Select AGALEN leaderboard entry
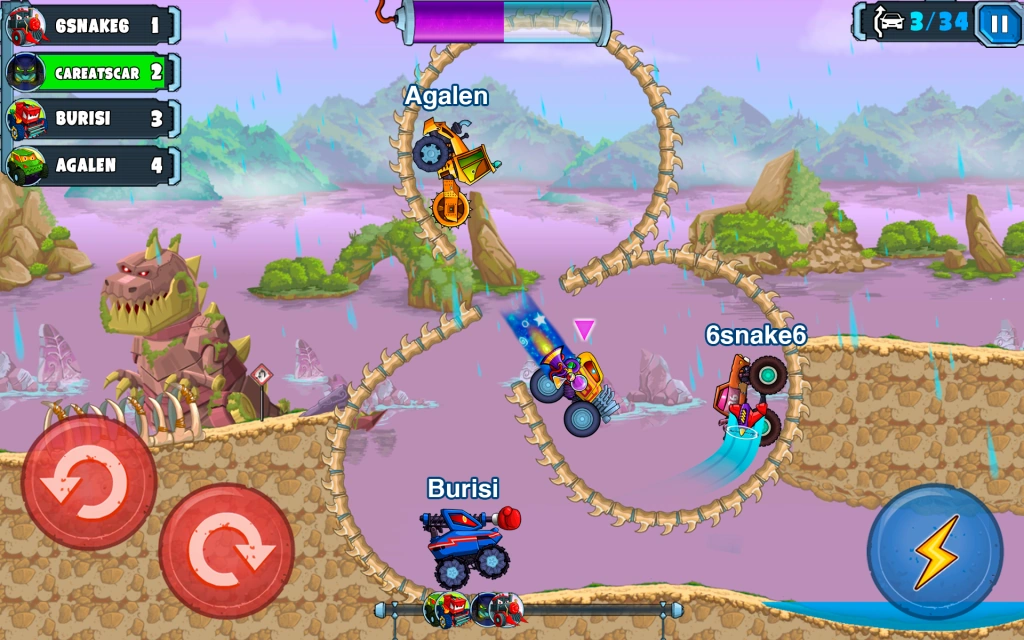1024x640 pixels. [x=93, y=166]
